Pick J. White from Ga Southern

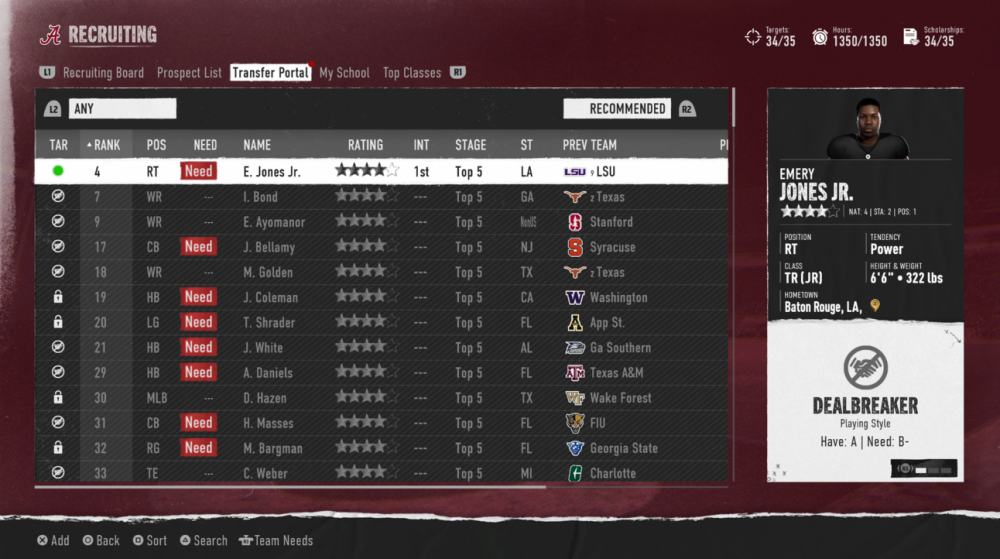point(263,347)
